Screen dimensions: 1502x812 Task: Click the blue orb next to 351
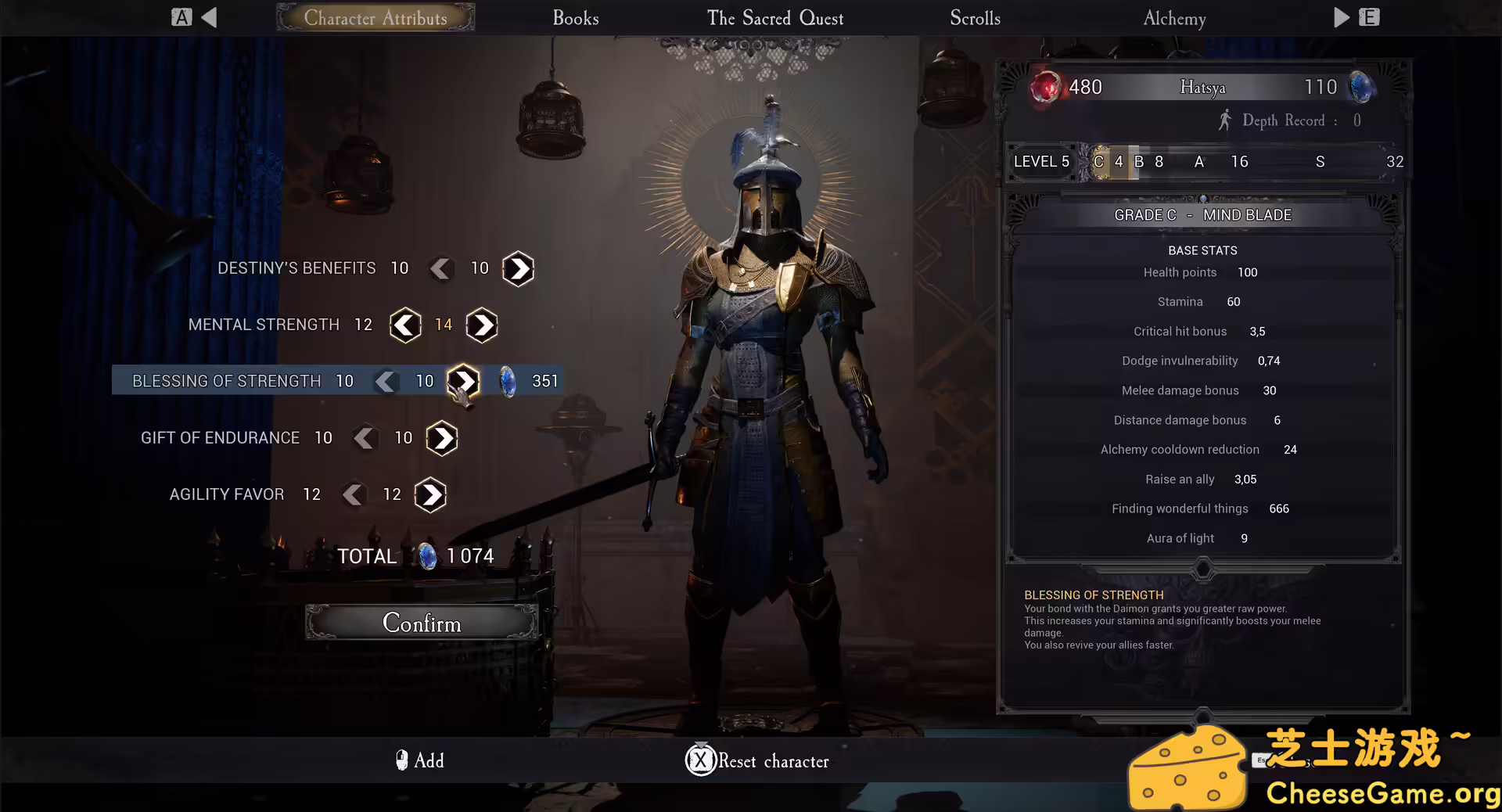[x=509, y=381]
